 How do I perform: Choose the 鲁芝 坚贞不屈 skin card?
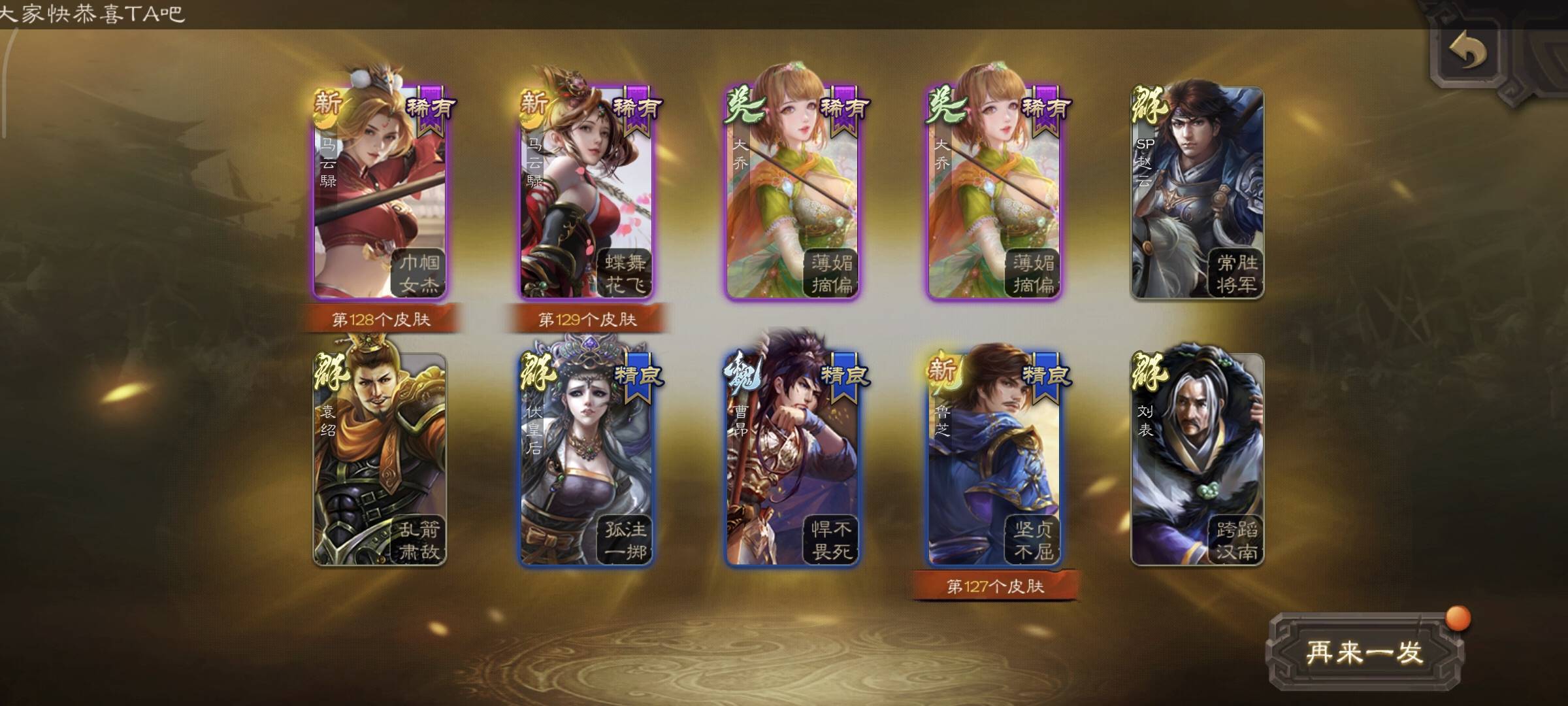click(x=994, y=460)
